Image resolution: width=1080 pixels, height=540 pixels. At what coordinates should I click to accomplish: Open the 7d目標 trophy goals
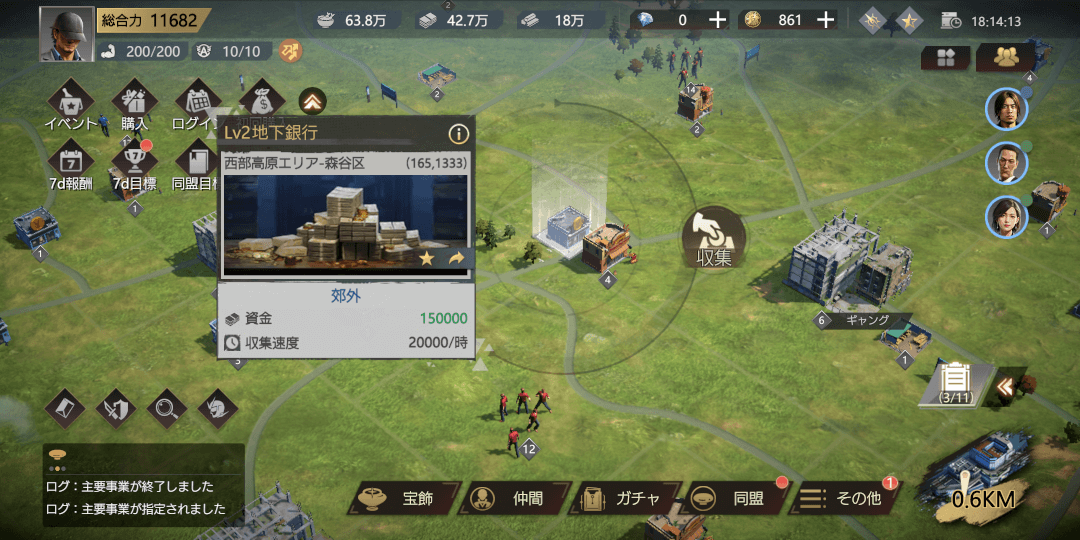coord(134,165)
